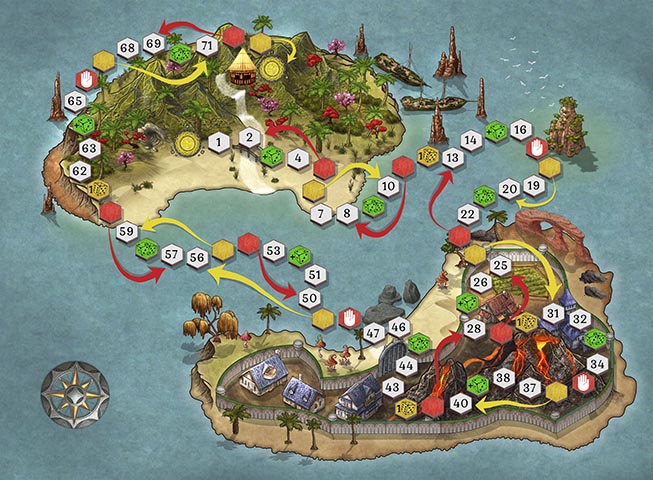
Task: Select tile 71 on the board
Action: coord(207,46)
